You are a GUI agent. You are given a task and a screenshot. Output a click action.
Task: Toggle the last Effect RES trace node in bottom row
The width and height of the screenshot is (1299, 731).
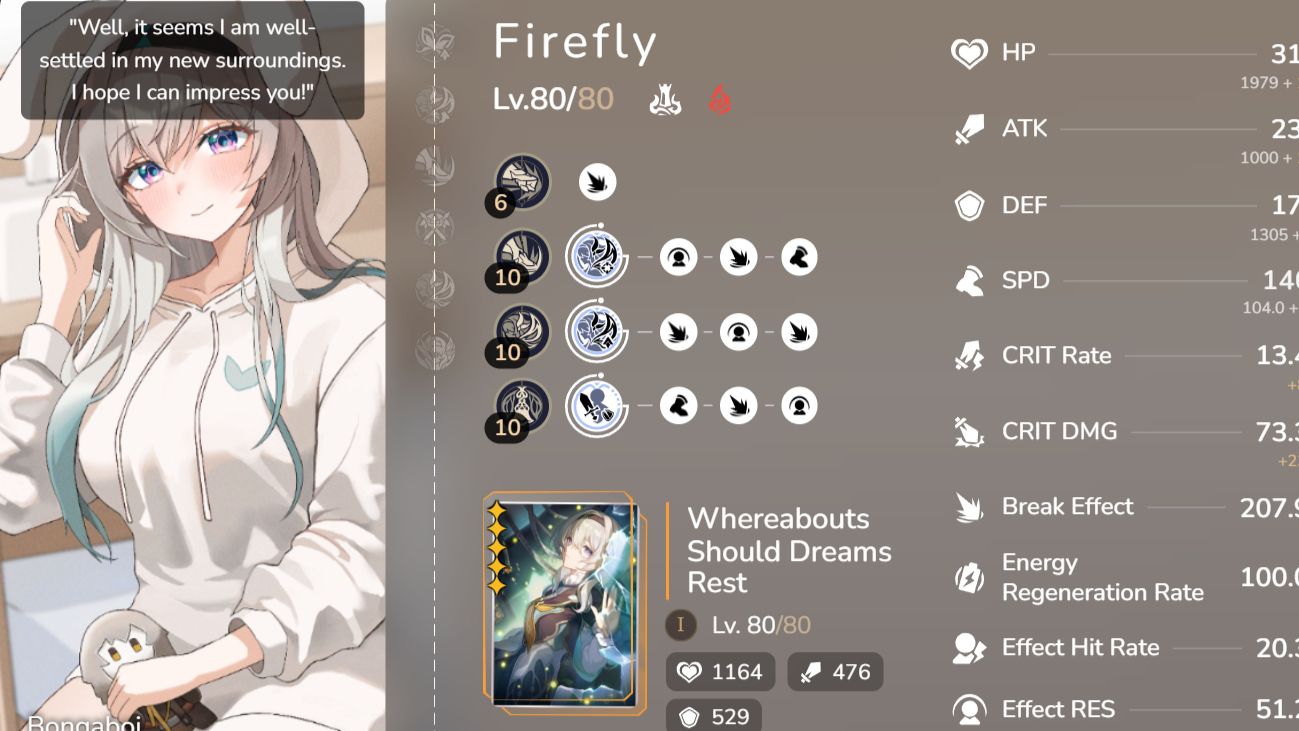coord(798,405)
